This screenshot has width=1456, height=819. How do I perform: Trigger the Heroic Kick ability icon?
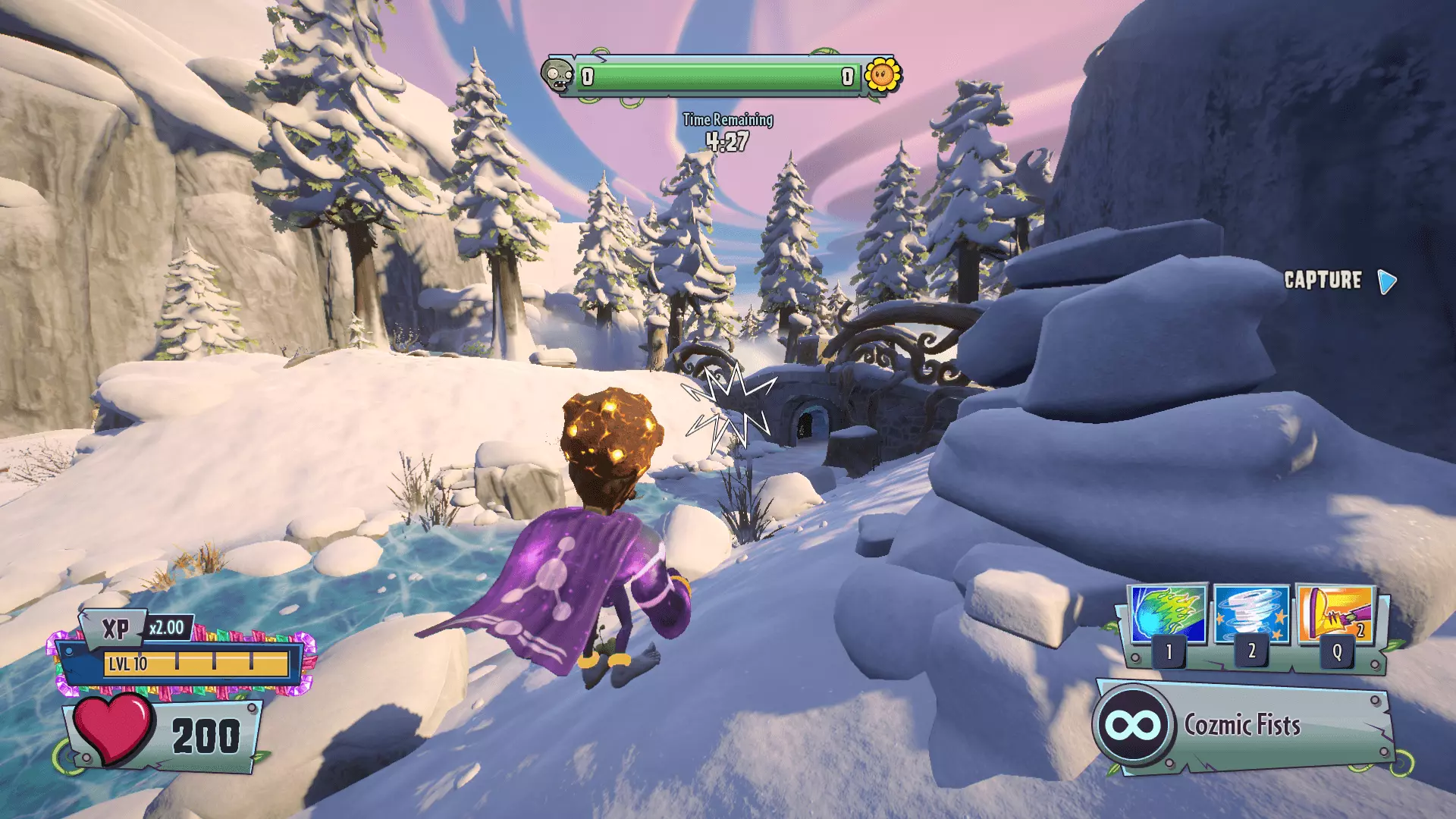(x=1336, y=615)
